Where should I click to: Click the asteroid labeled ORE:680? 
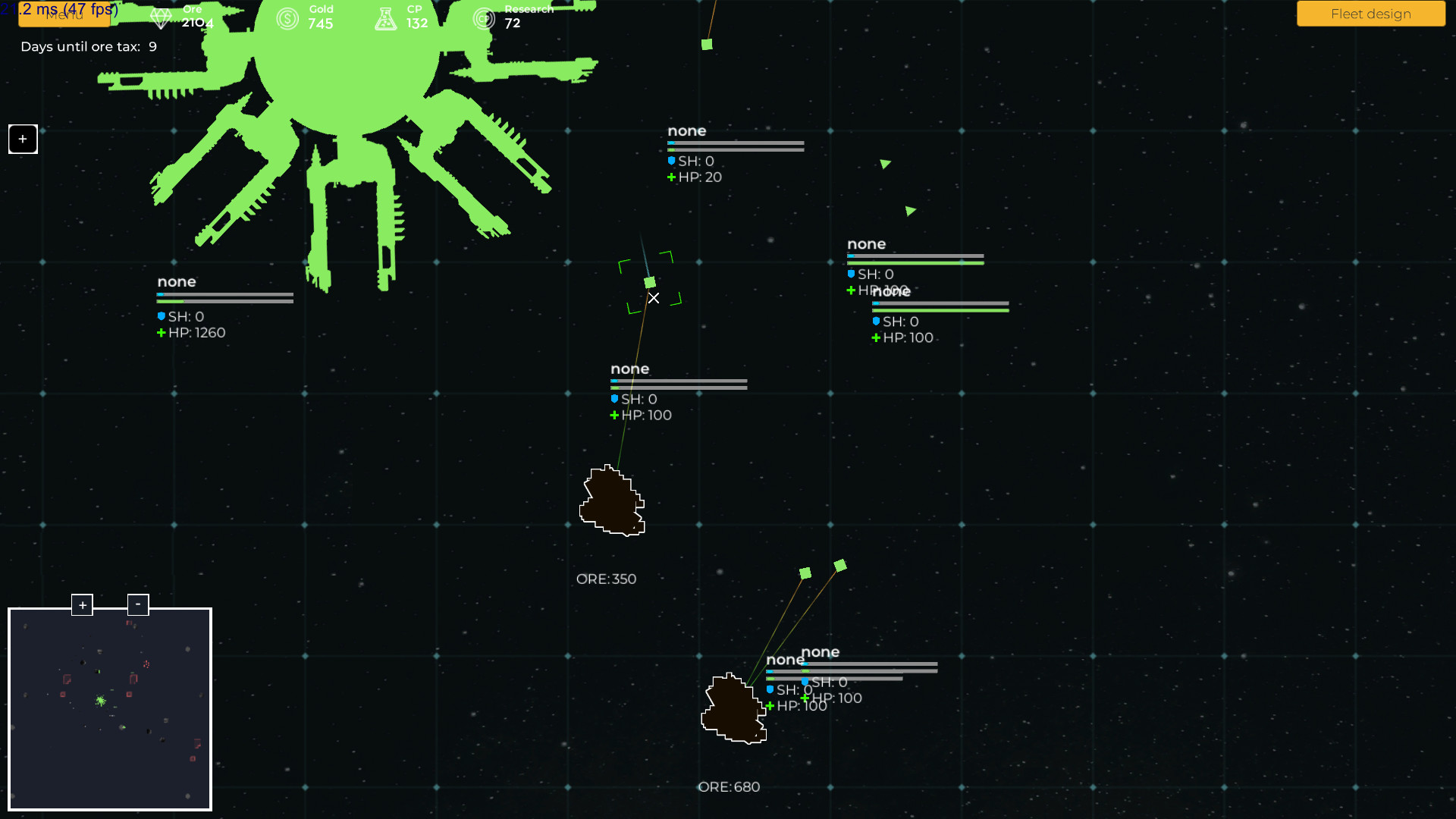click(732, 709)
